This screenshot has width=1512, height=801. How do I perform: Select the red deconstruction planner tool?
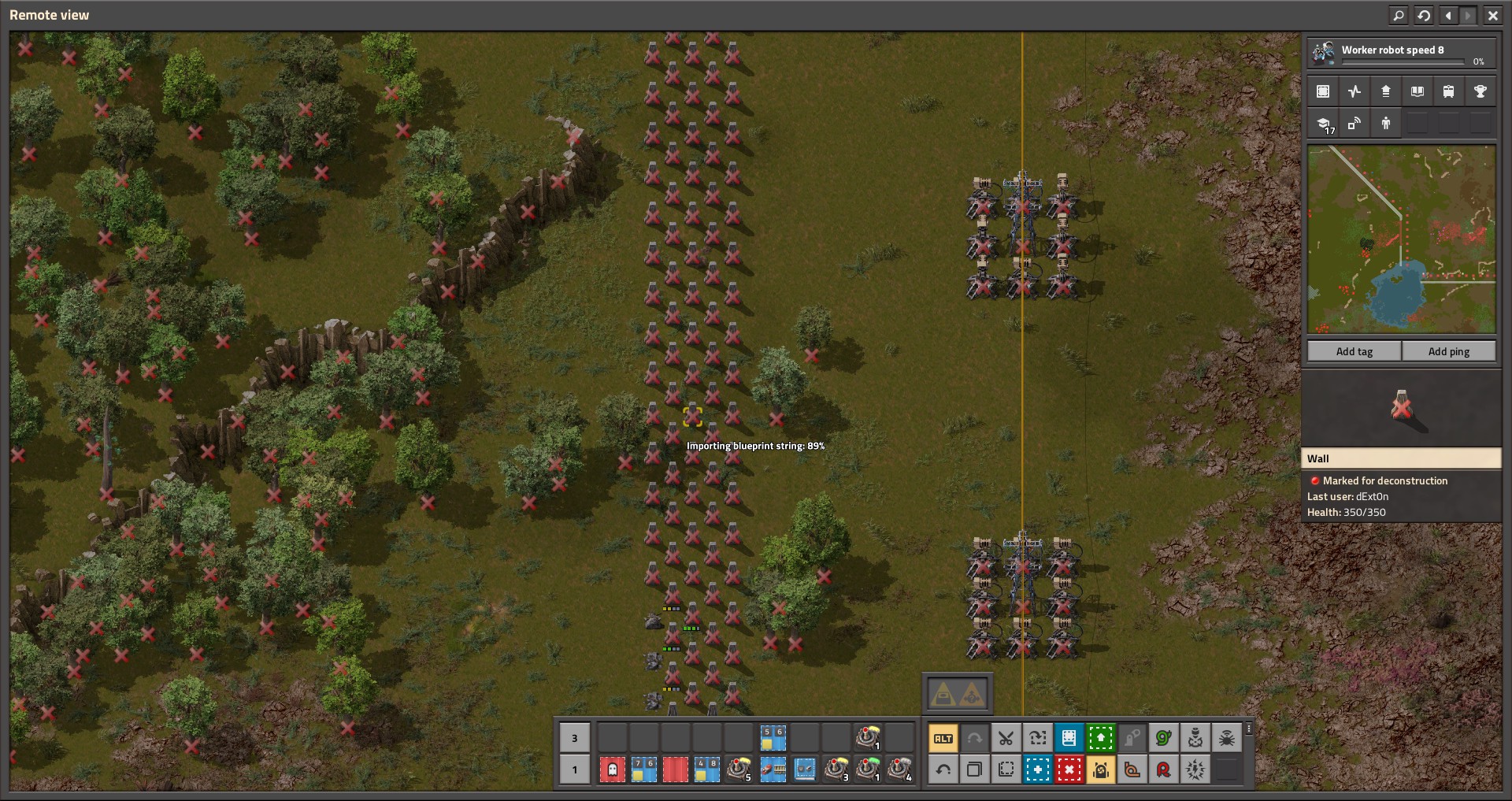coord(1069,769)
